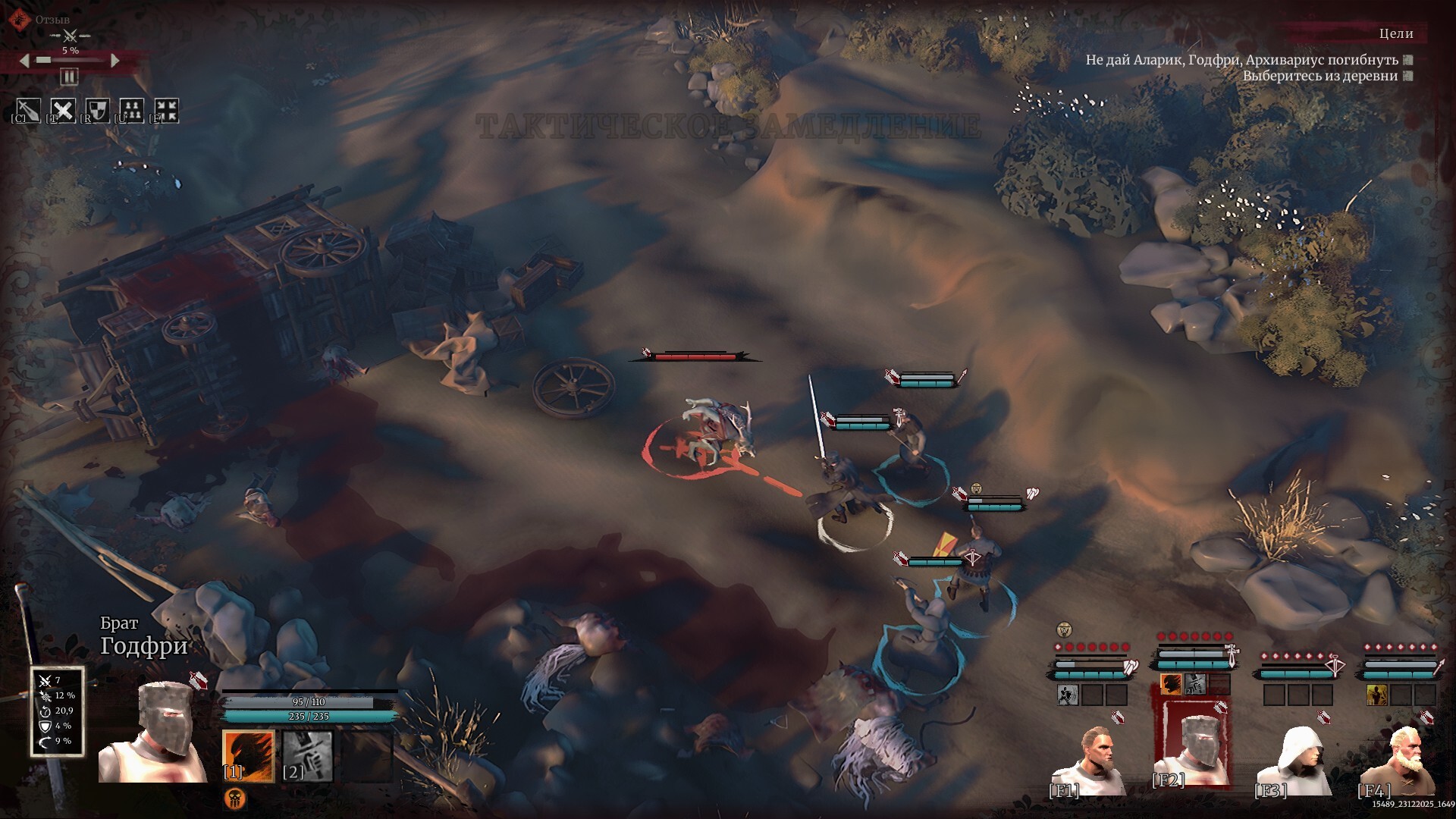Use Godfrey's grey fist-and-sword ability

coord(307,755)
